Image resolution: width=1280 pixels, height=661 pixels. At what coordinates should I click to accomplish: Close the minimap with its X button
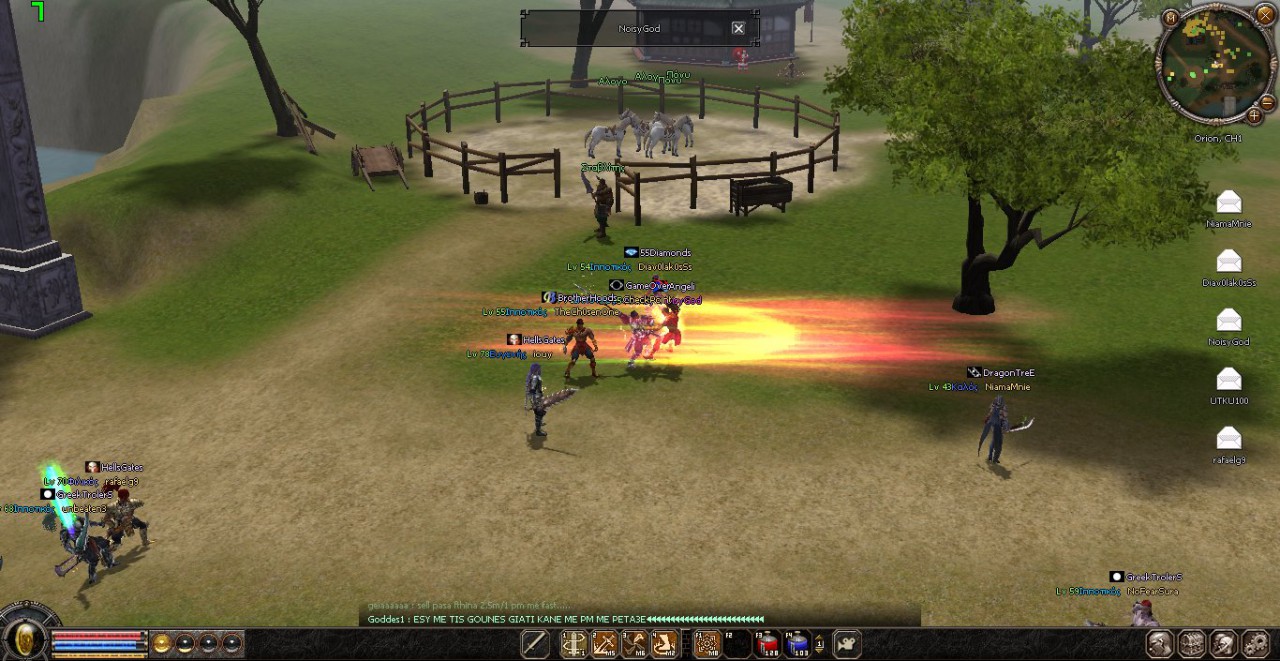pos(1265,15)
